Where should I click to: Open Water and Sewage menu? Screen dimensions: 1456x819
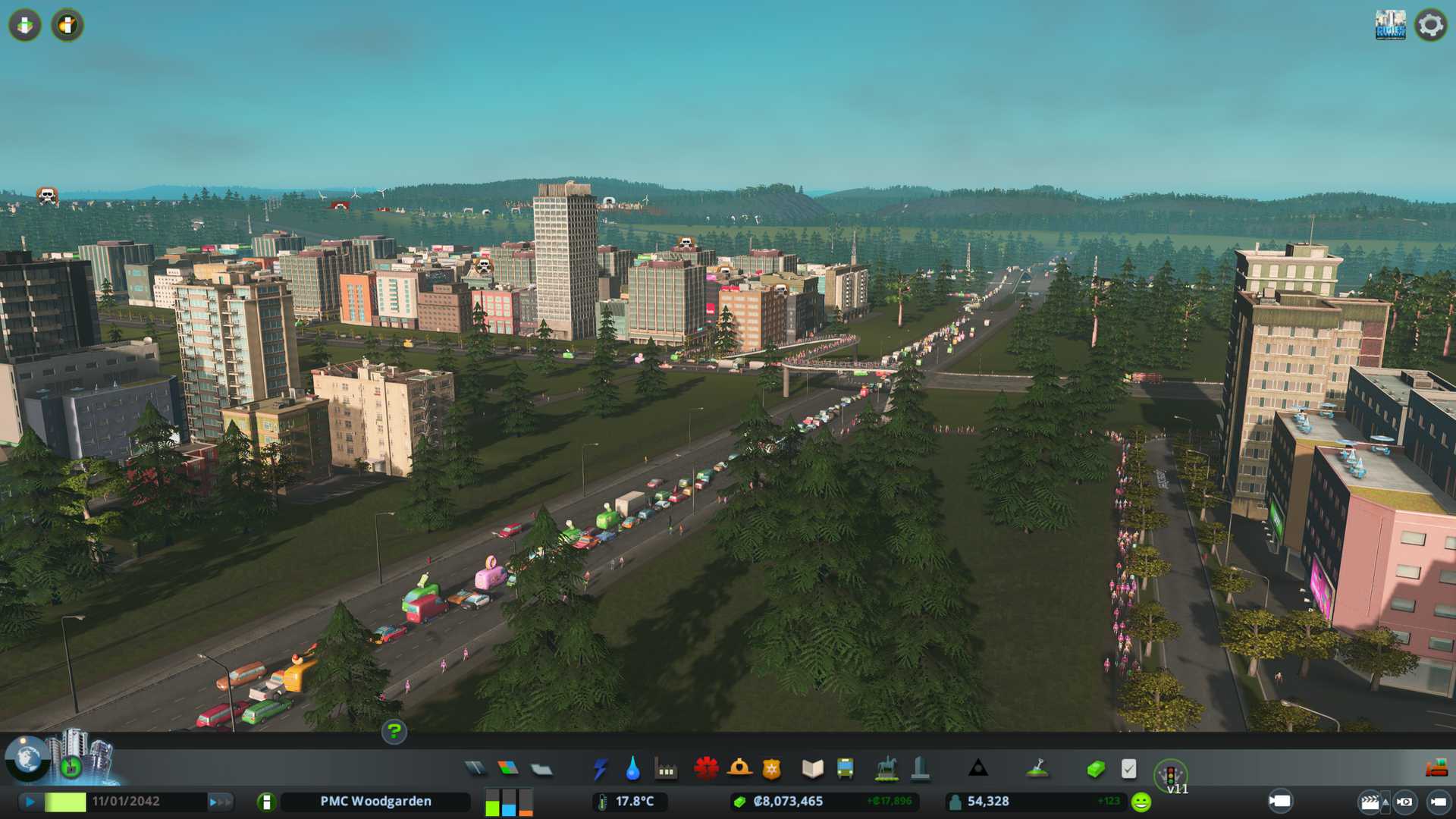click(633, 769)
